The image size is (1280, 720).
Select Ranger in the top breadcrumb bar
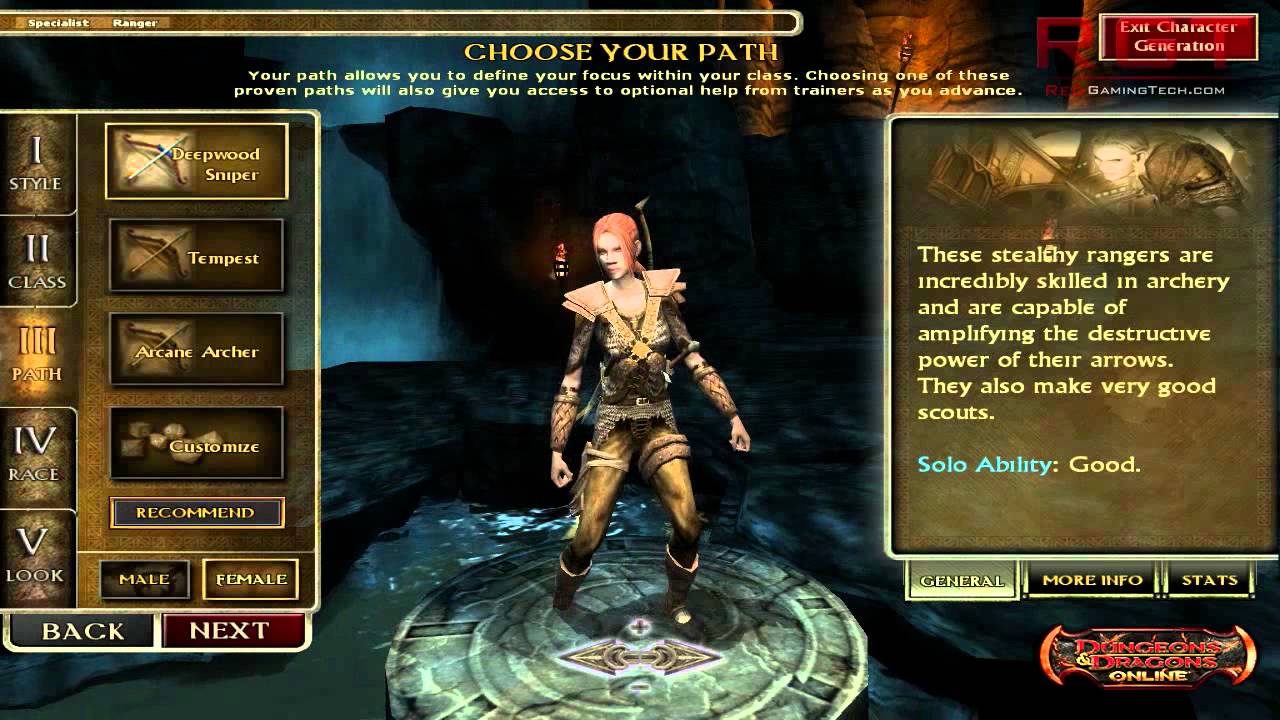[x=137, y=21]
